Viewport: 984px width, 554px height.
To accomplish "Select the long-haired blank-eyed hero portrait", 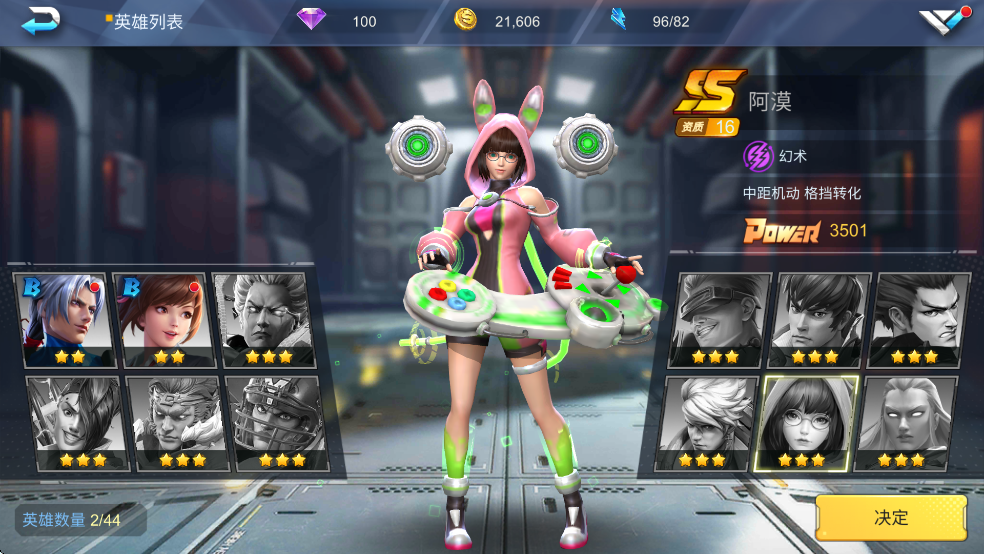I will (x=906, y=422).
